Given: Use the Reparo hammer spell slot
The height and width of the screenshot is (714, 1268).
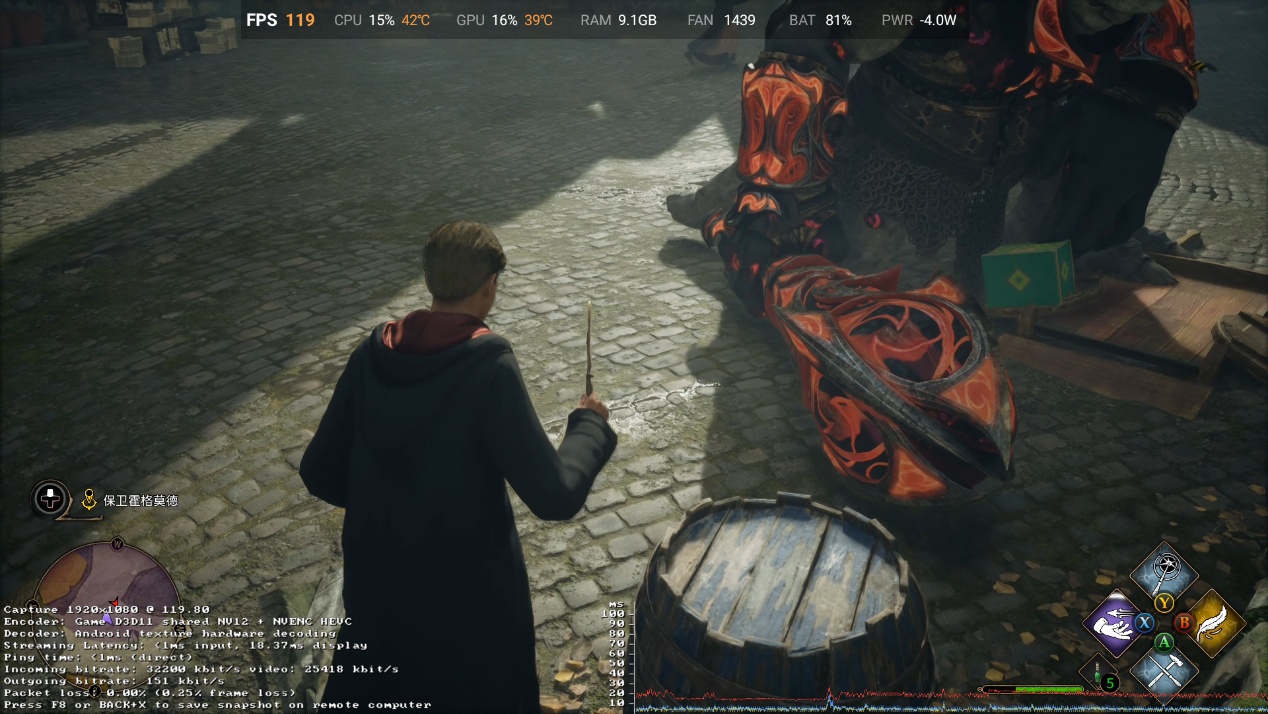Looking at the screenshot, I should (1164, 670).
